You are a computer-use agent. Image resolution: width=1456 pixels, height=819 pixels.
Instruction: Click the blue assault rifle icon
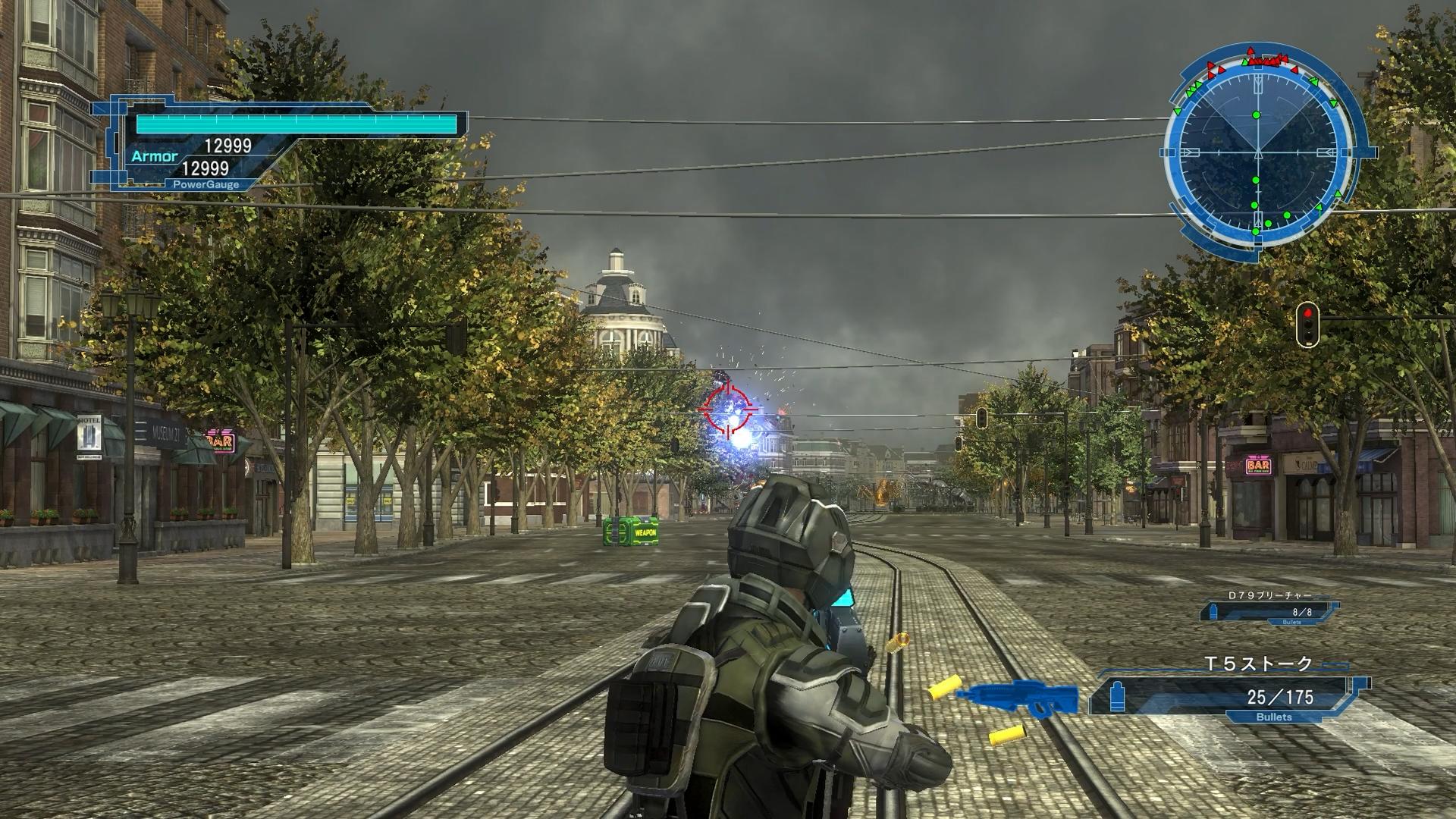point(1018,698)
